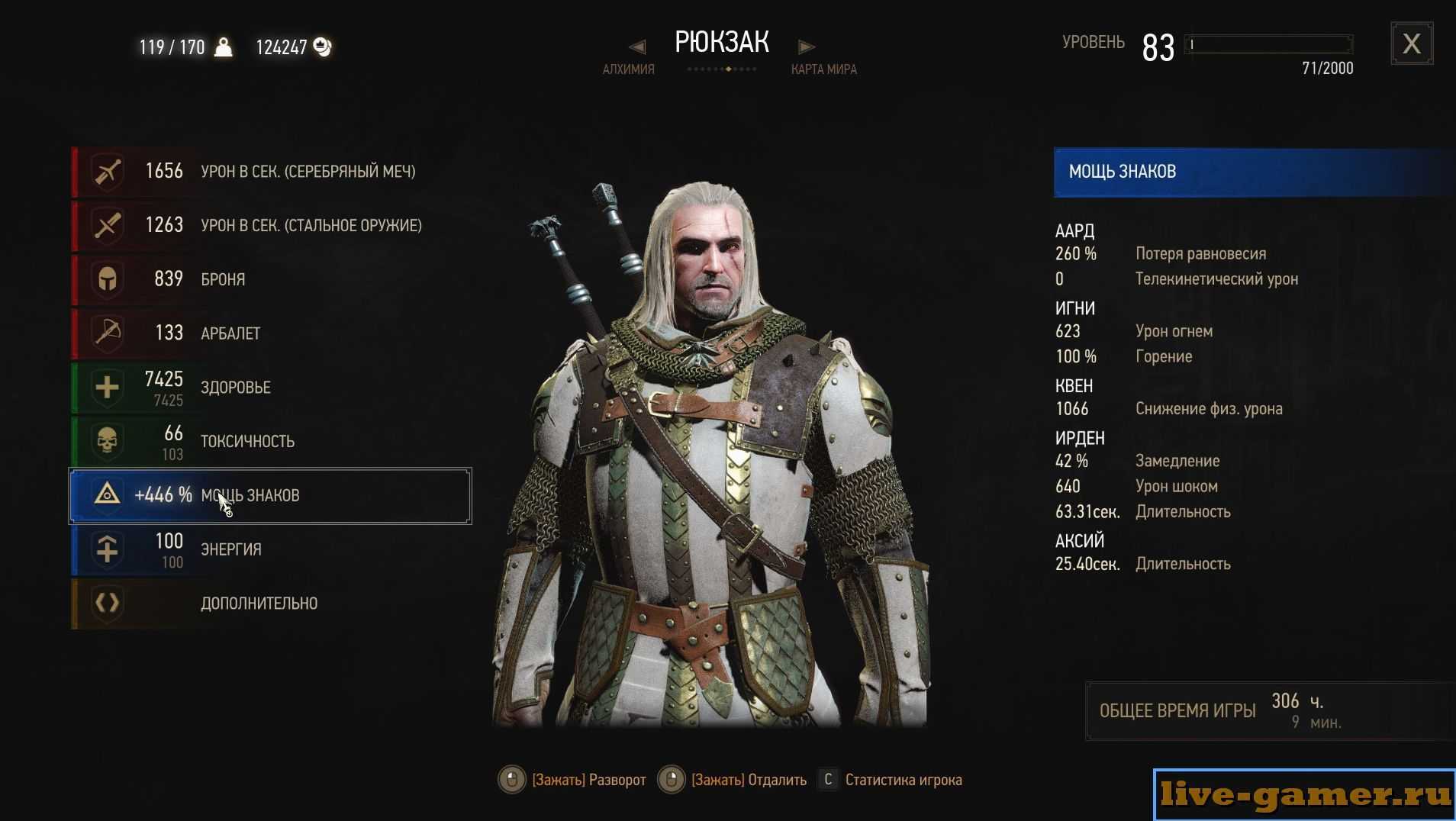The image size is (1456, 821).
Task: Select the Мощь знаков sign power row
Action: click(271, 496)
